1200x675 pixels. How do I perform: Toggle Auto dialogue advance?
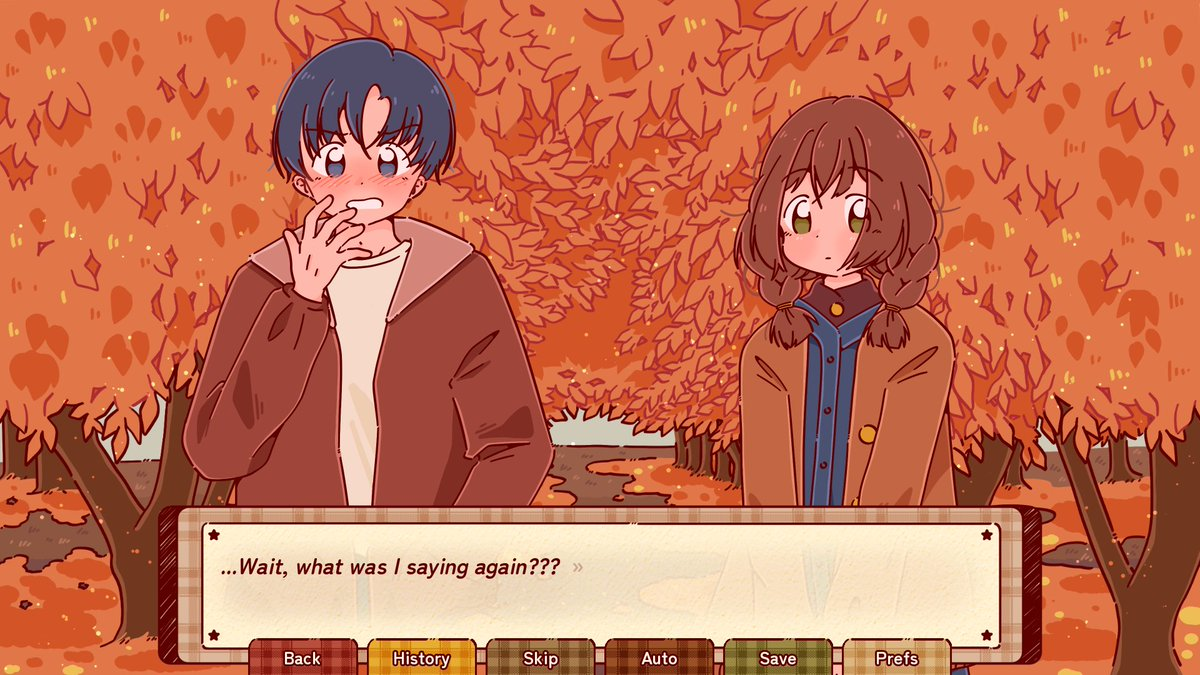point(659,658)
